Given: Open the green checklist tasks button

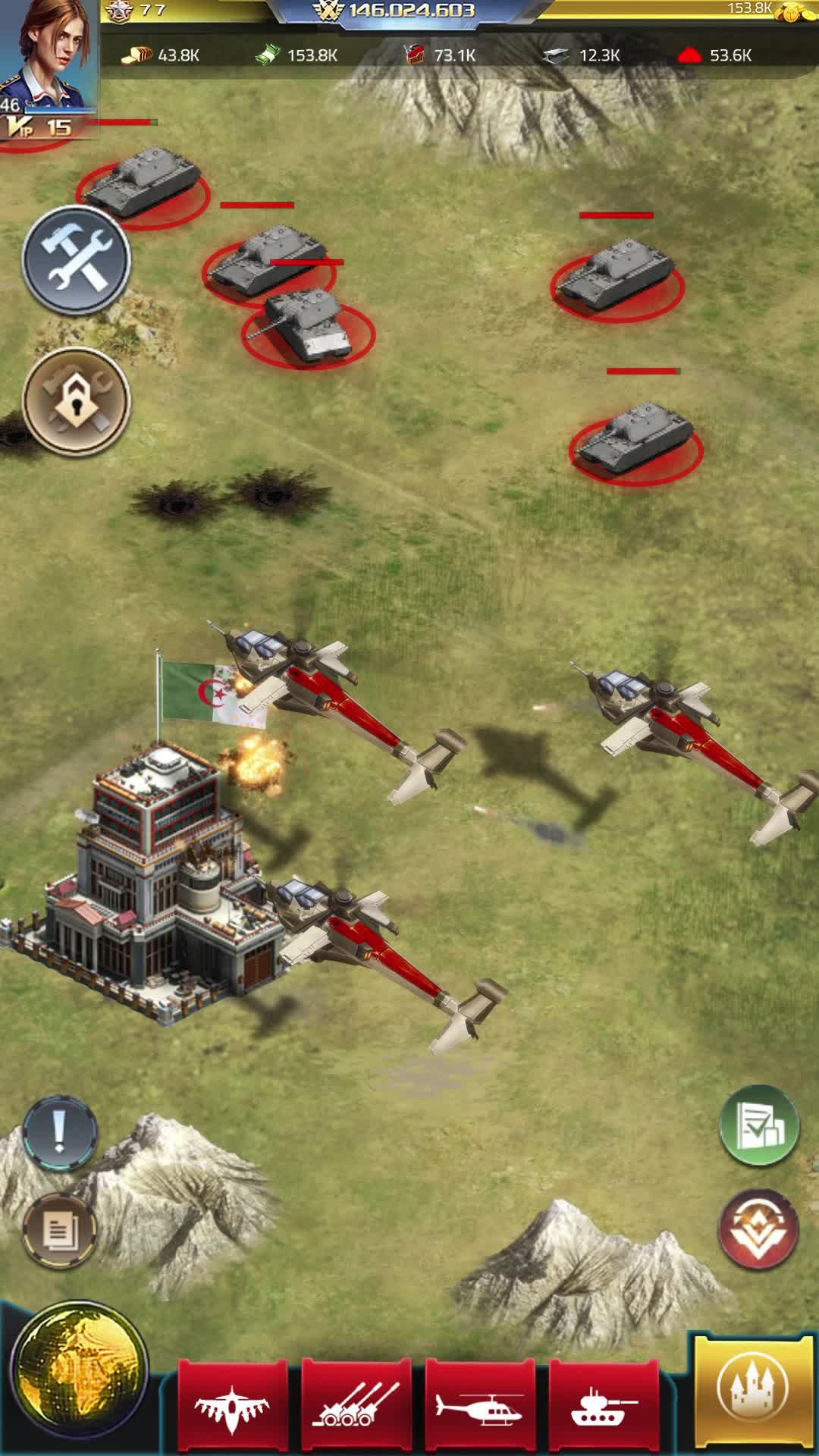Looking at the screenshot, I should (758, 1126).
